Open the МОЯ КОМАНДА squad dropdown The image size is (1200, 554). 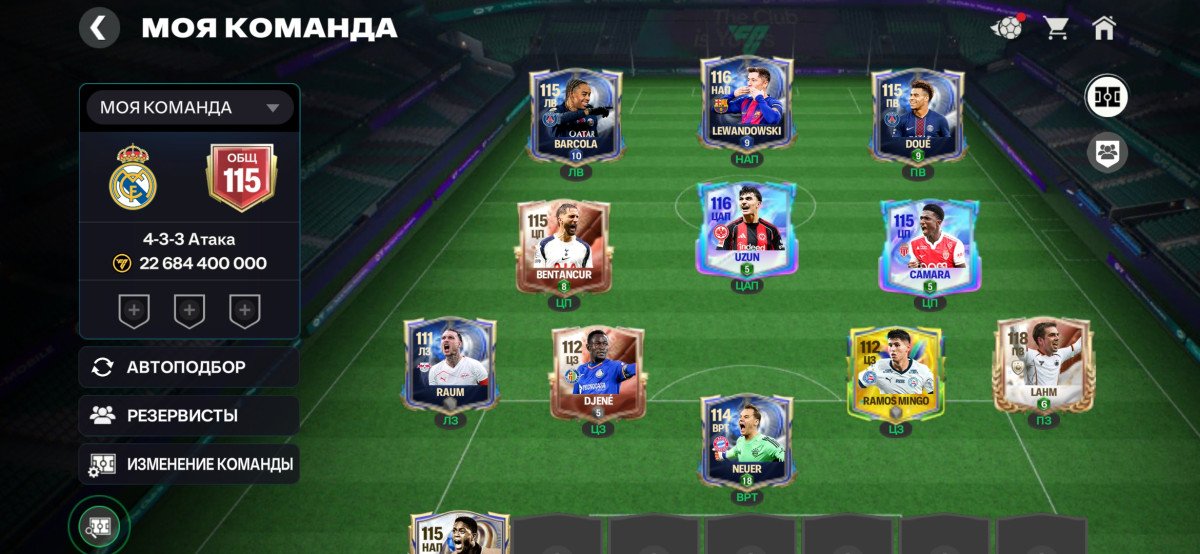click(x=190, y=108)
